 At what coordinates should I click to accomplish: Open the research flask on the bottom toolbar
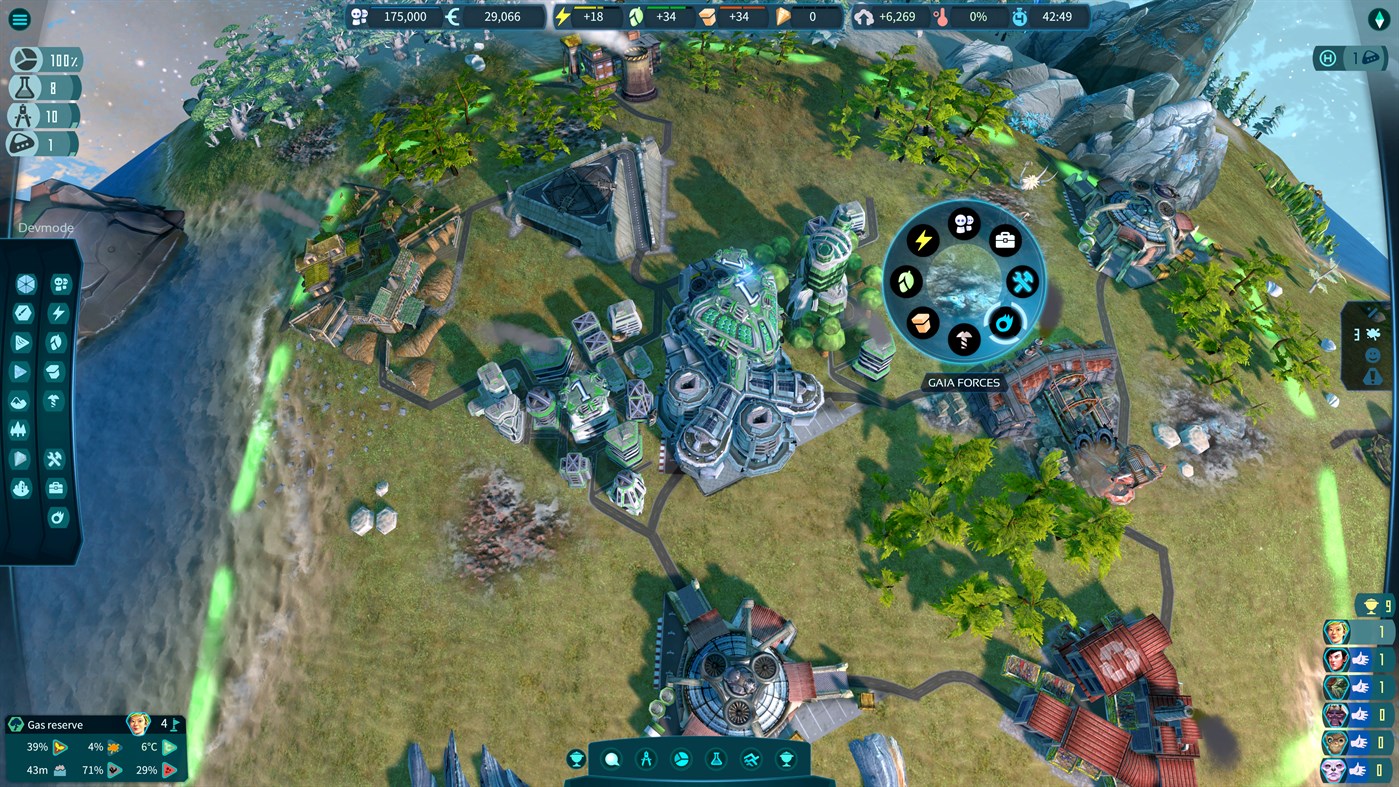[717, 758]
